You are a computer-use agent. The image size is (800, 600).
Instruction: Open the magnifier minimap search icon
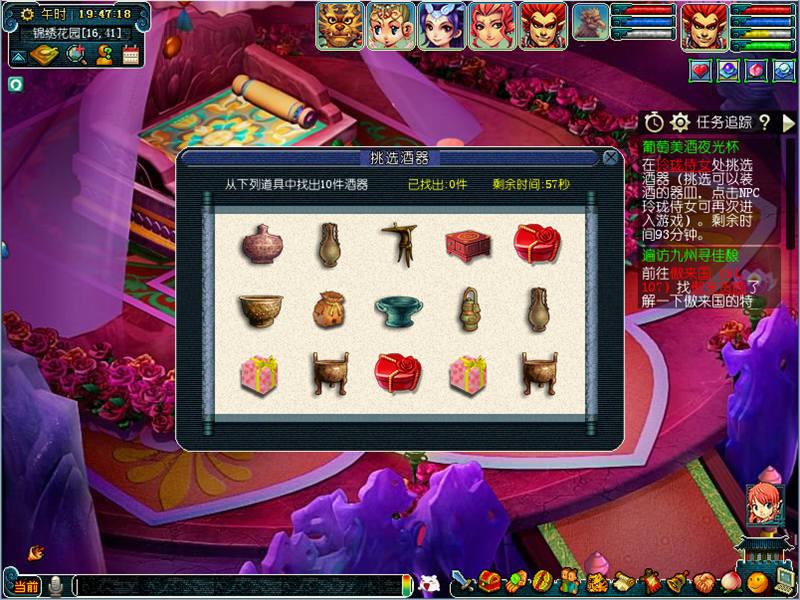[x=75, y=56]
